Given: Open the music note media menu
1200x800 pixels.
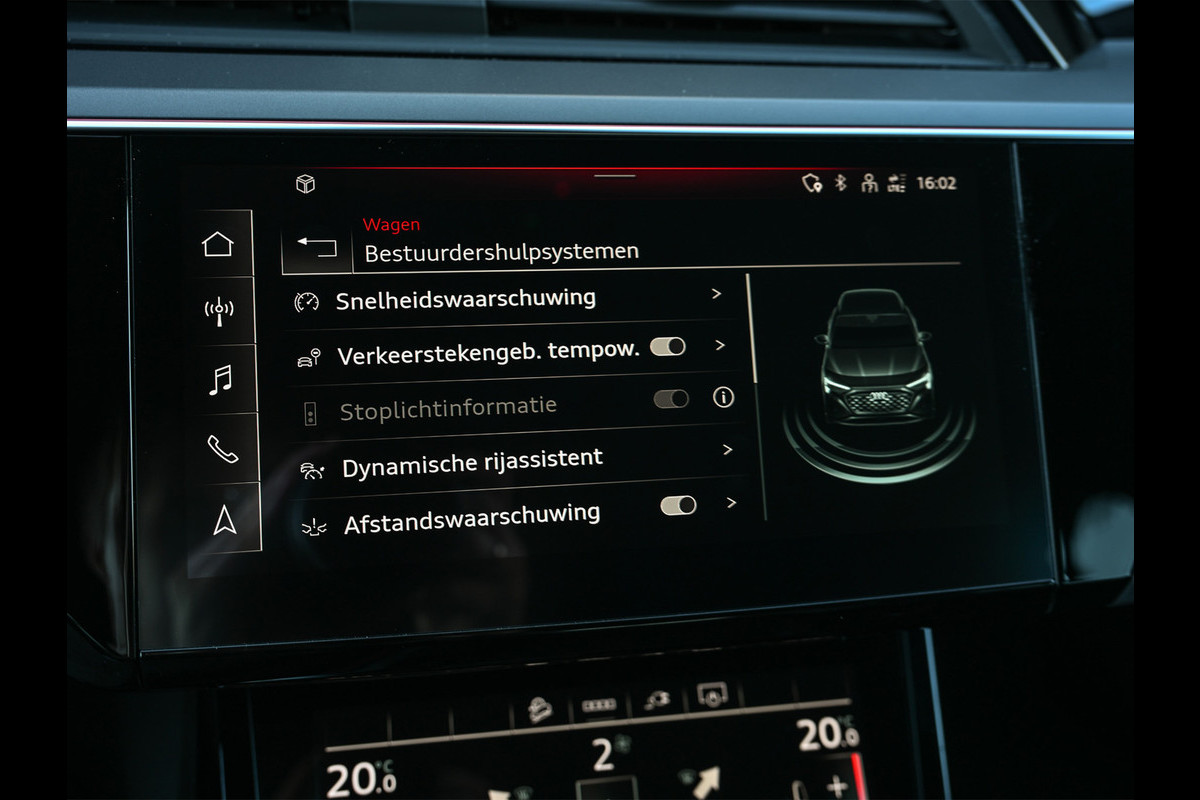Looking at the screenshot, I should click(221, 379).
